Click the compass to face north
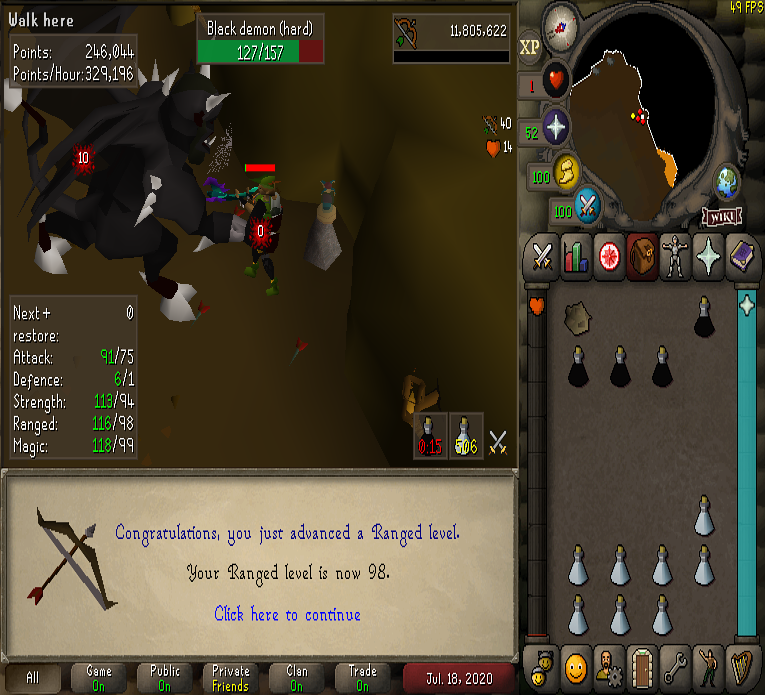The height and width of the screenshot is (695, 765). click(x=563, y=21)
